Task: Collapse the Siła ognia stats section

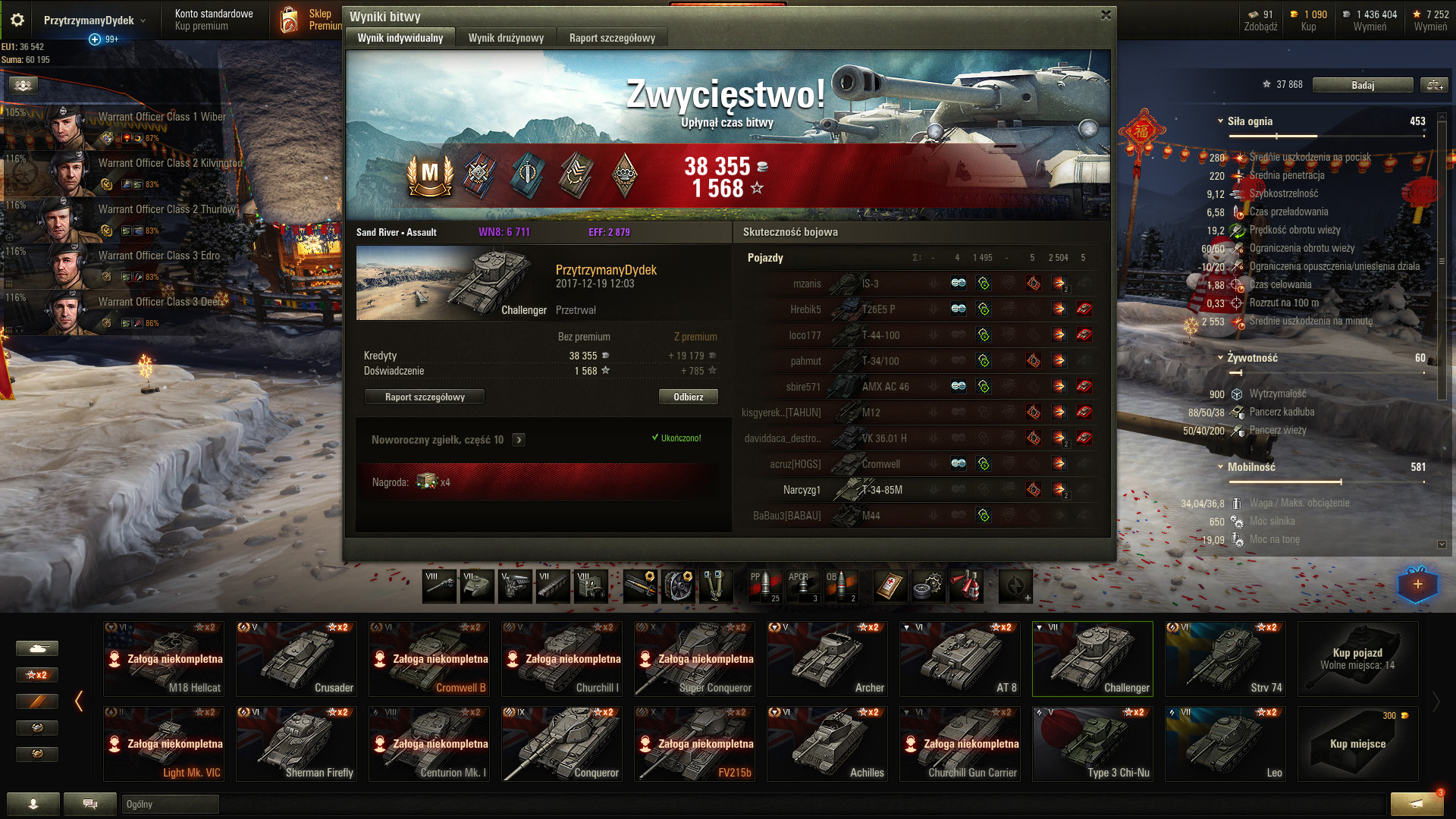Action: (x=1220, y=121)
